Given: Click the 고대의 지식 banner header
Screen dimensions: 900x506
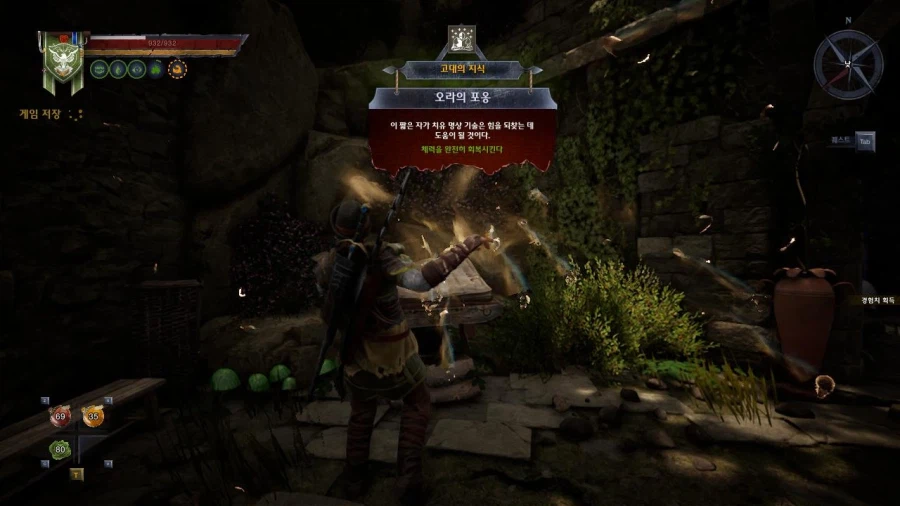Looking at the screenshot, I should (x=460, y=70).
